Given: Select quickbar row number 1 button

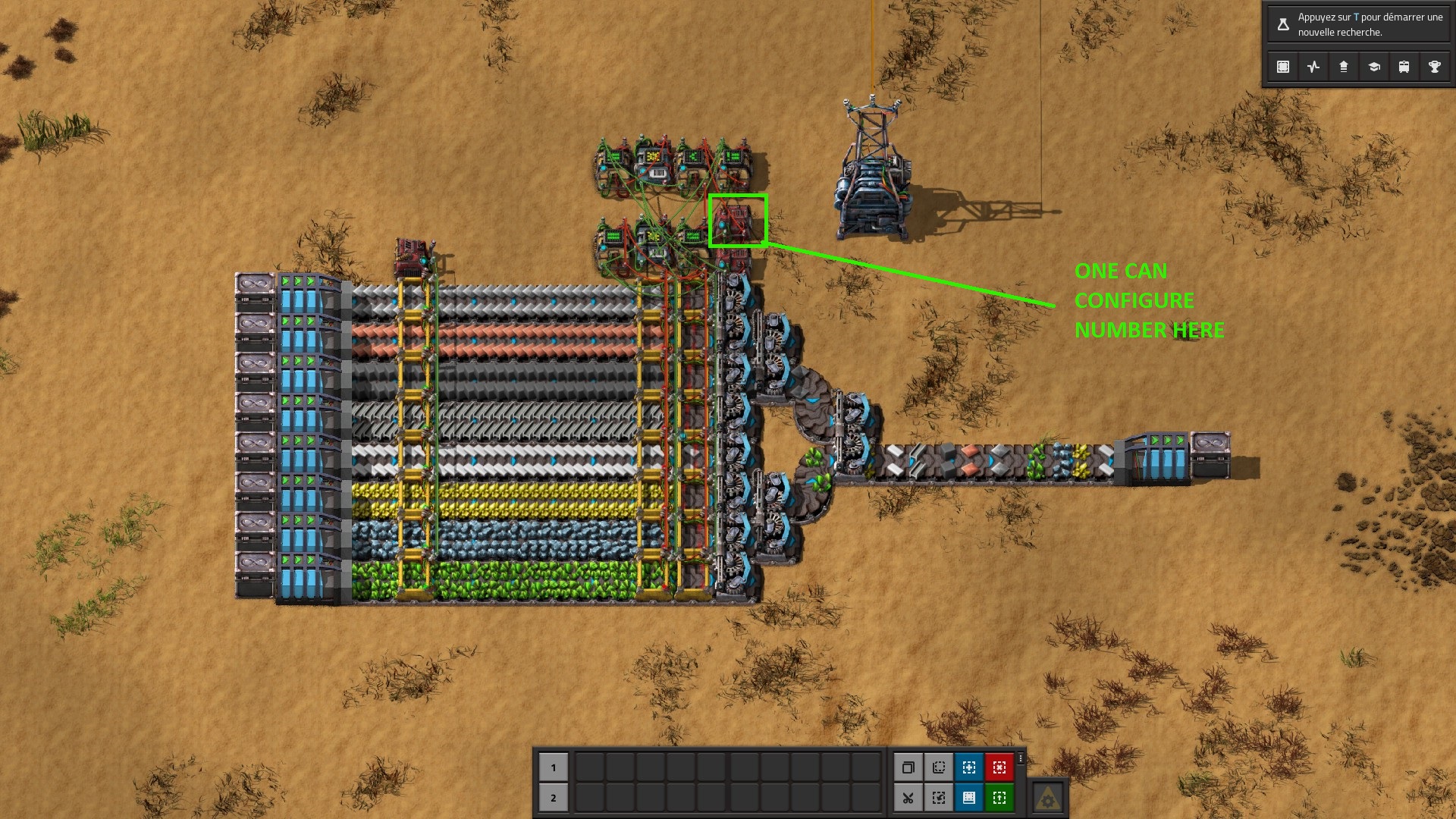Looking at the screenshot, I should [x=554, y=767].
